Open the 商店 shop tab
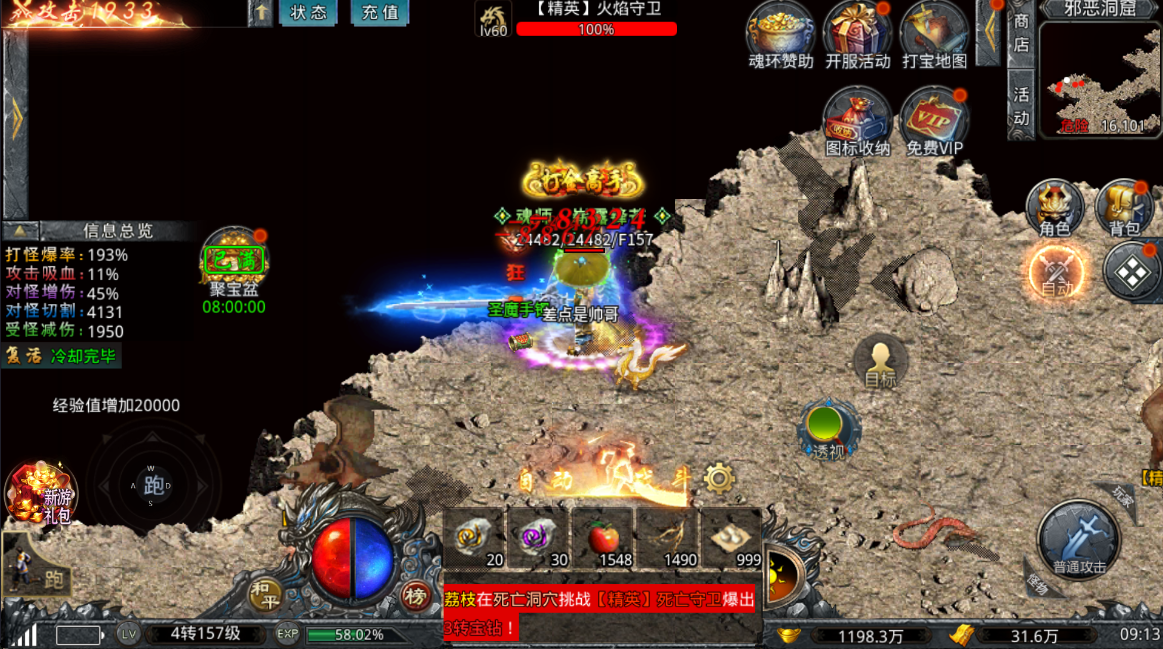 pos(1021,32)
